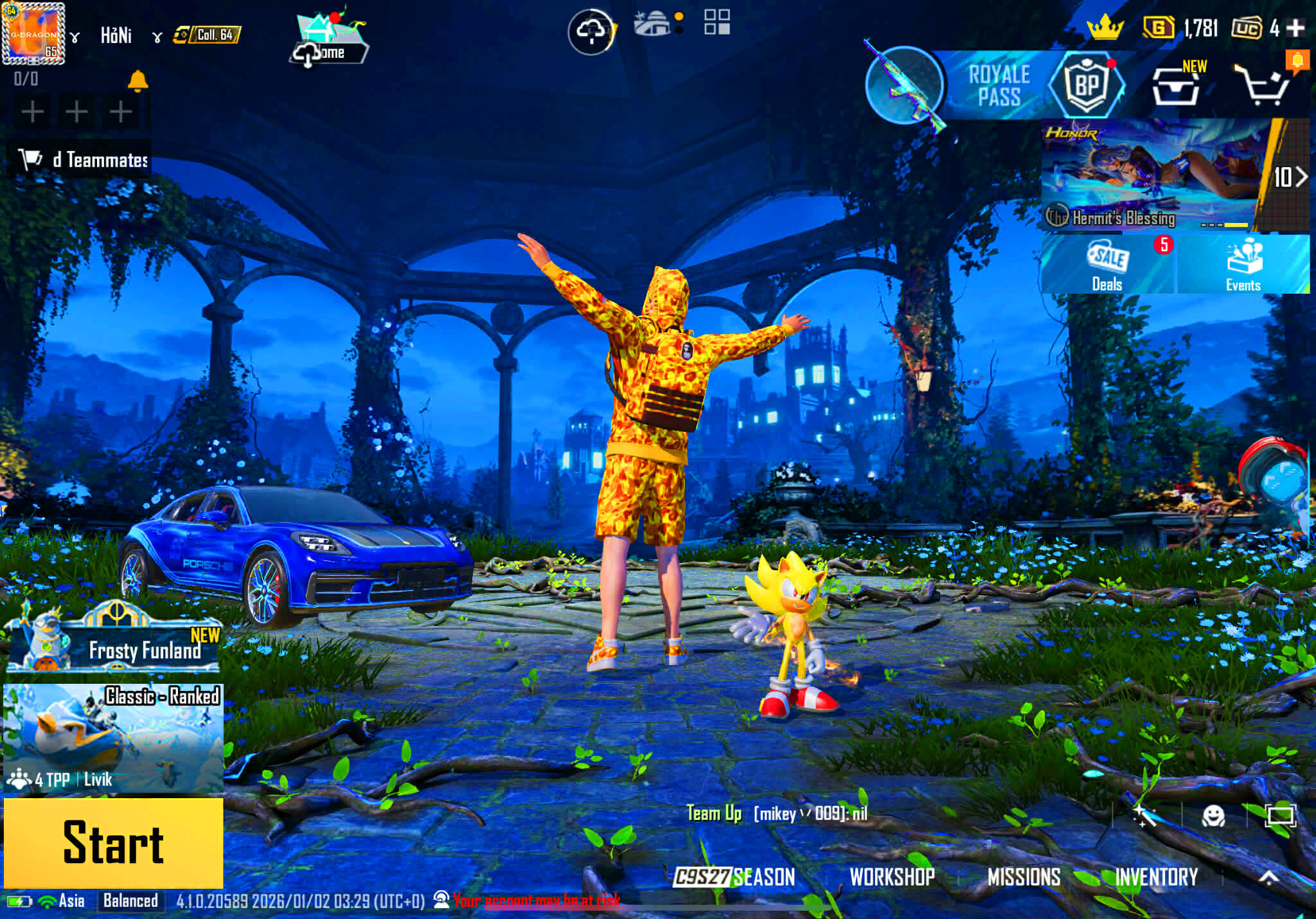Open the emote smiley face icon

click(x=1213, y=816)
